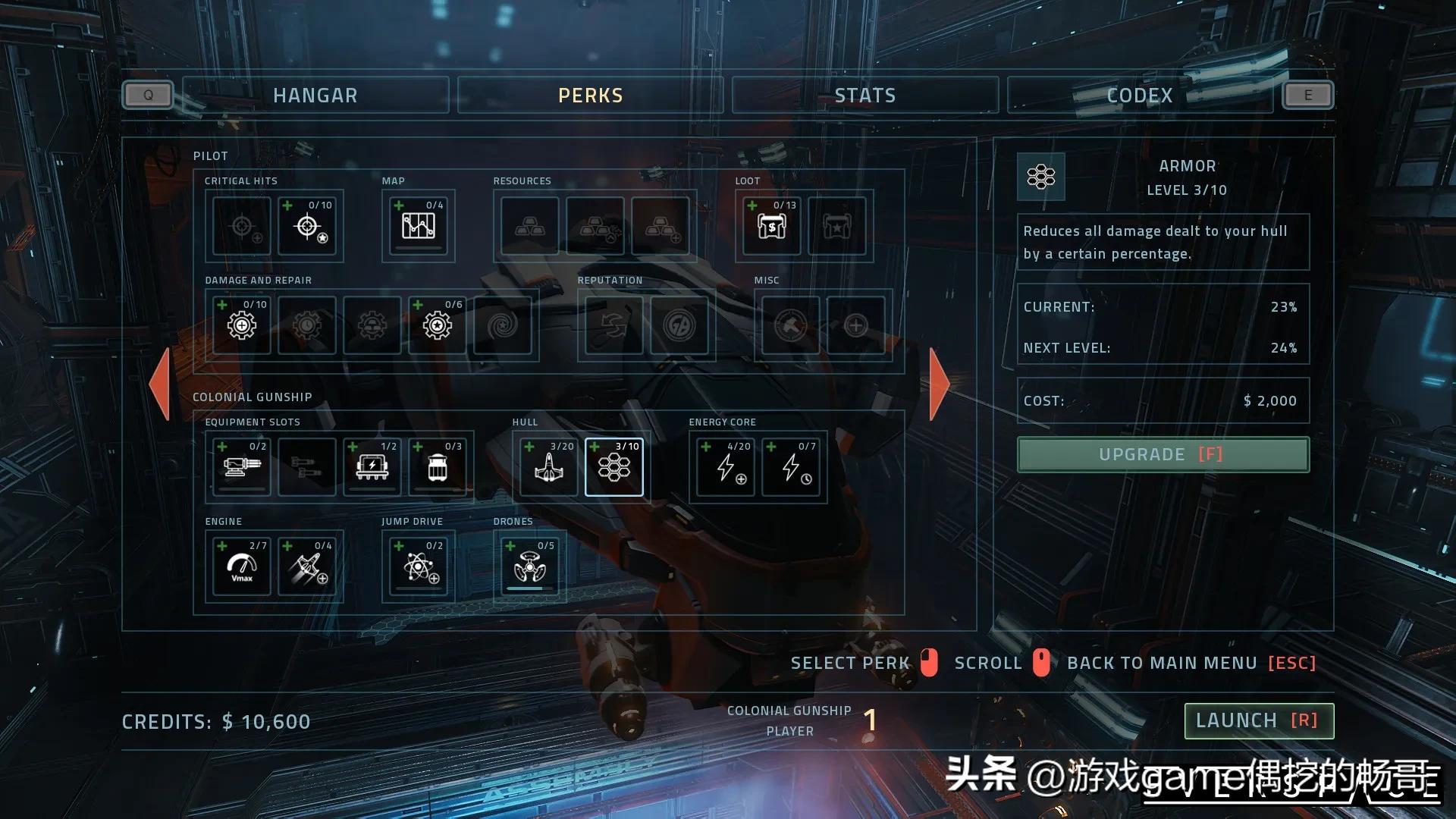Click the battery Equipment Slots perk
The height and width of the screenshot is (819, 1456).
372,467
